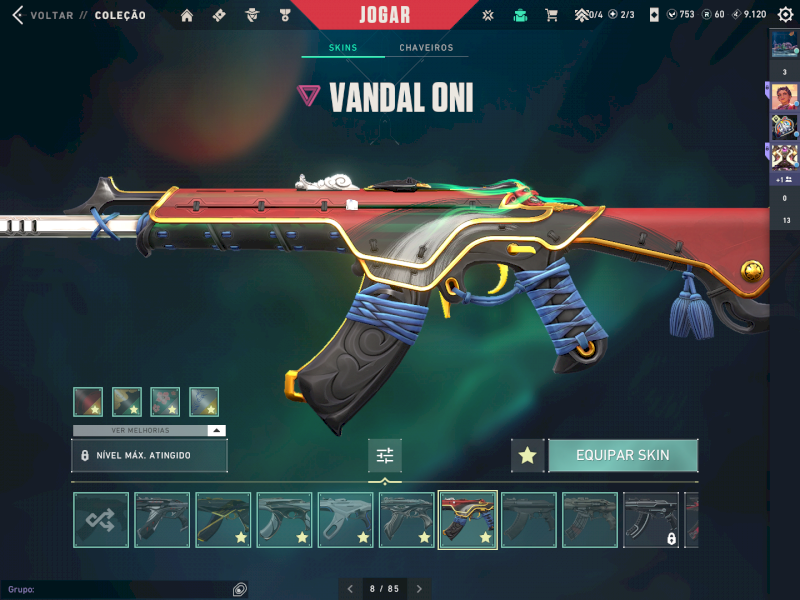The height and width of the screenshot is (600, 800).
Task: Choose the selected Oni Vandal thumbnail
Action: [x=468, y=520]
